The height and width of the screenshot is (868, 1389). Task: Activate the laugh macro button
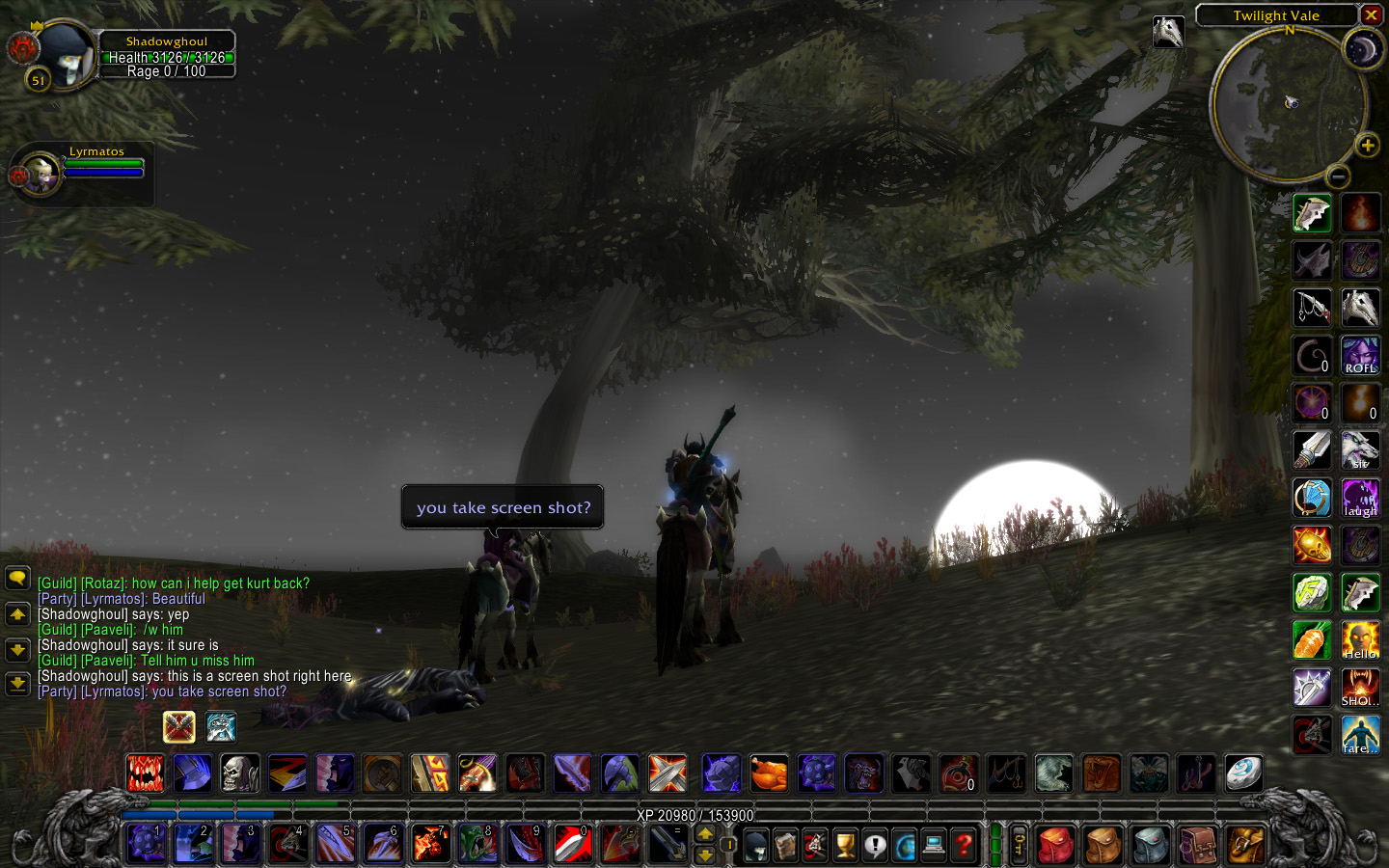point(1360,499)
